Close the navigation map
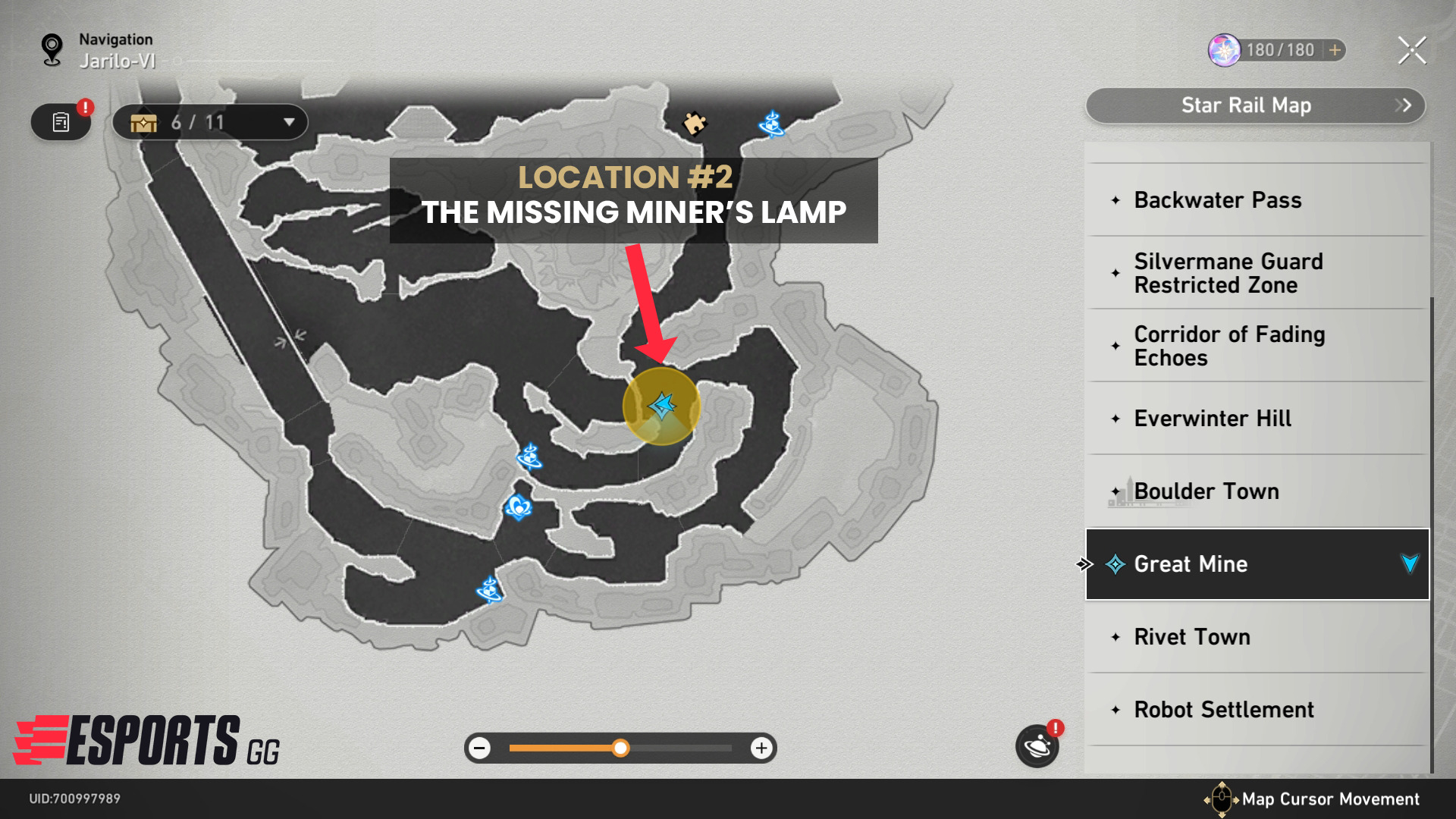1456x819 pixels. 1411,51
